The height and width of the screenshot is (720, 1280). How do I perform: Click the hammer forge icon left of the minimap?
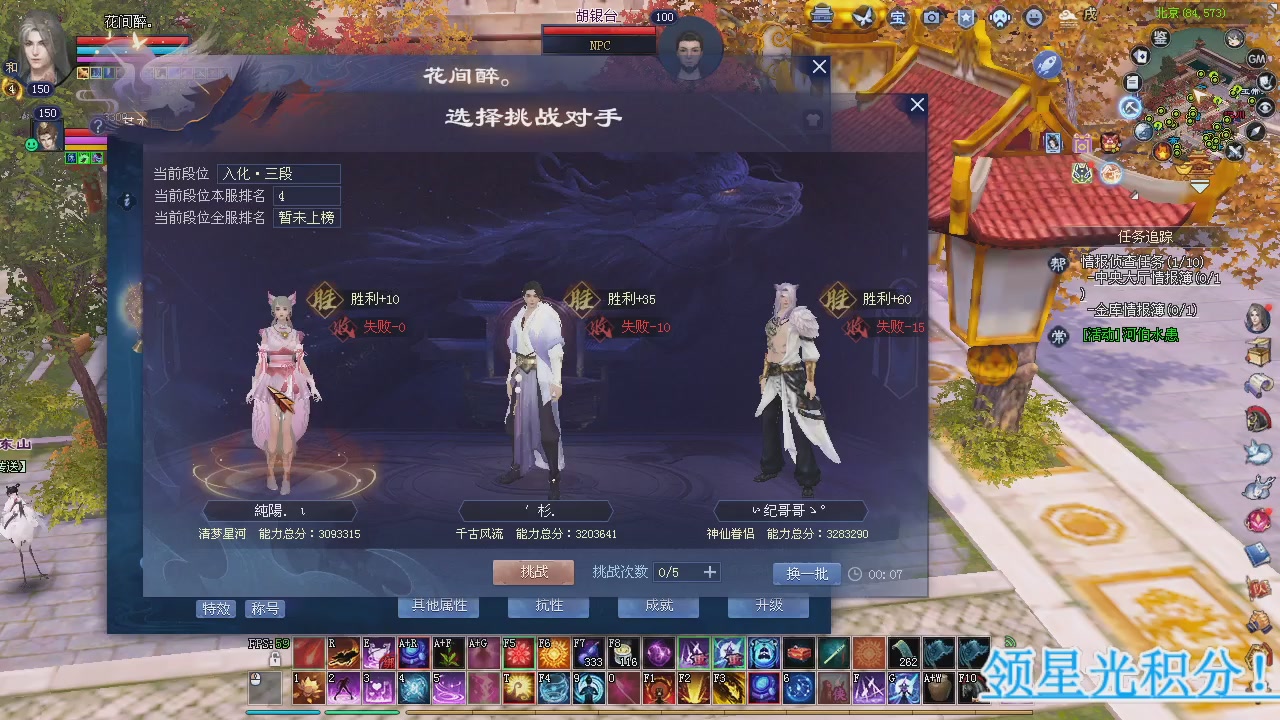pos(1130,108)
